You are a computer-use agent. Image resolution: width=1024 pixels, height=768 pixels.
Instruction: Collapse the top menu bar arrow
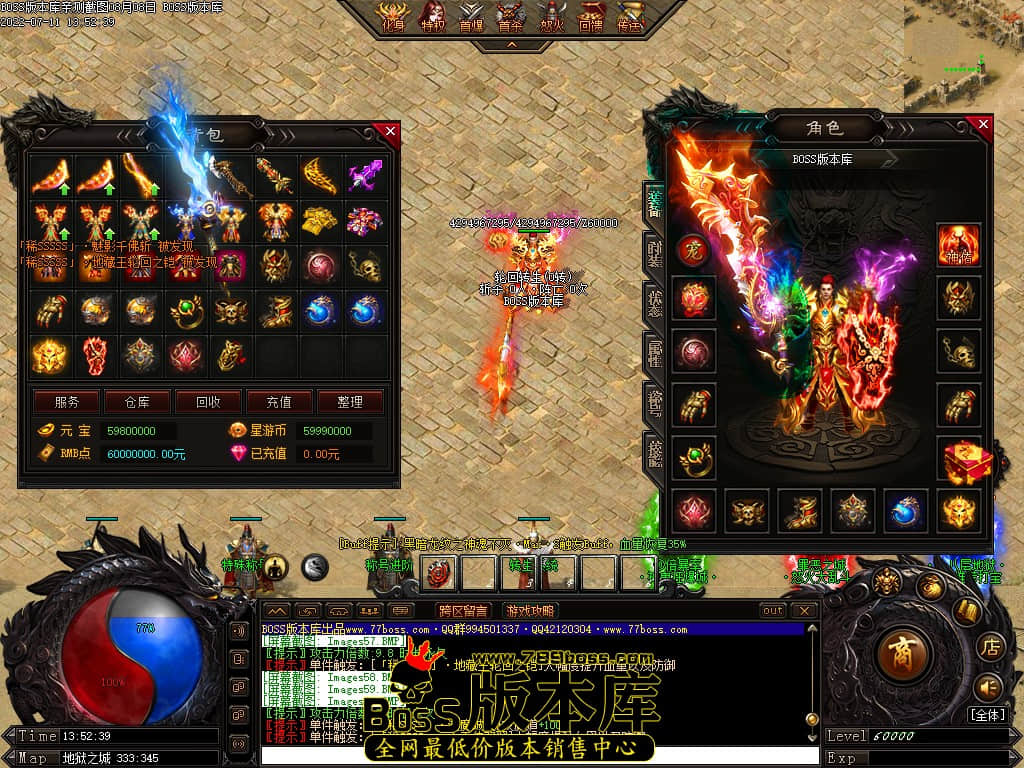[511, 45]
